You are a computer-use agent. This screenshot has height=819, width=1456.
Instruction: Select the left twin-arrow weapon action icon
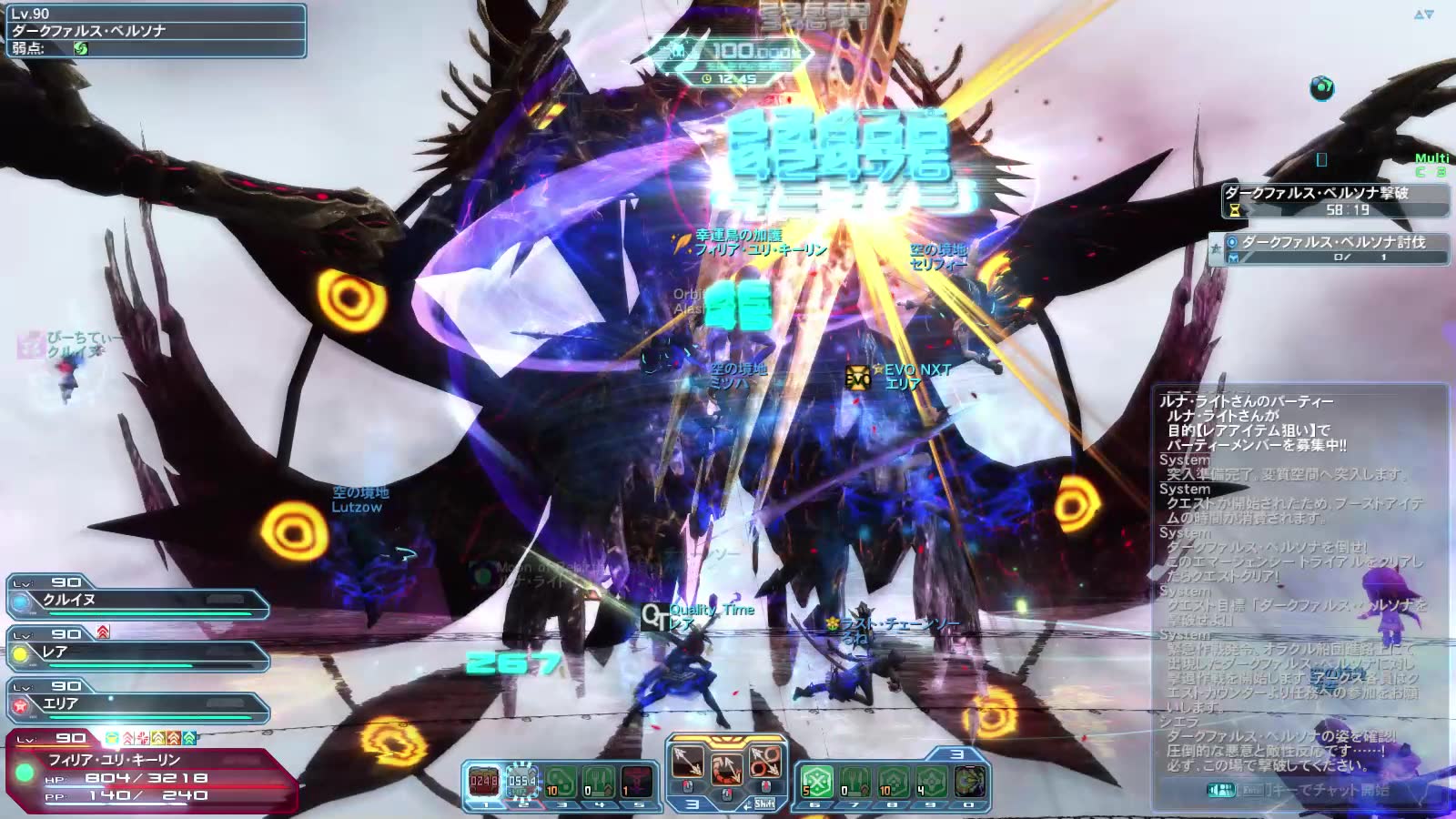[x=688, y=761]
